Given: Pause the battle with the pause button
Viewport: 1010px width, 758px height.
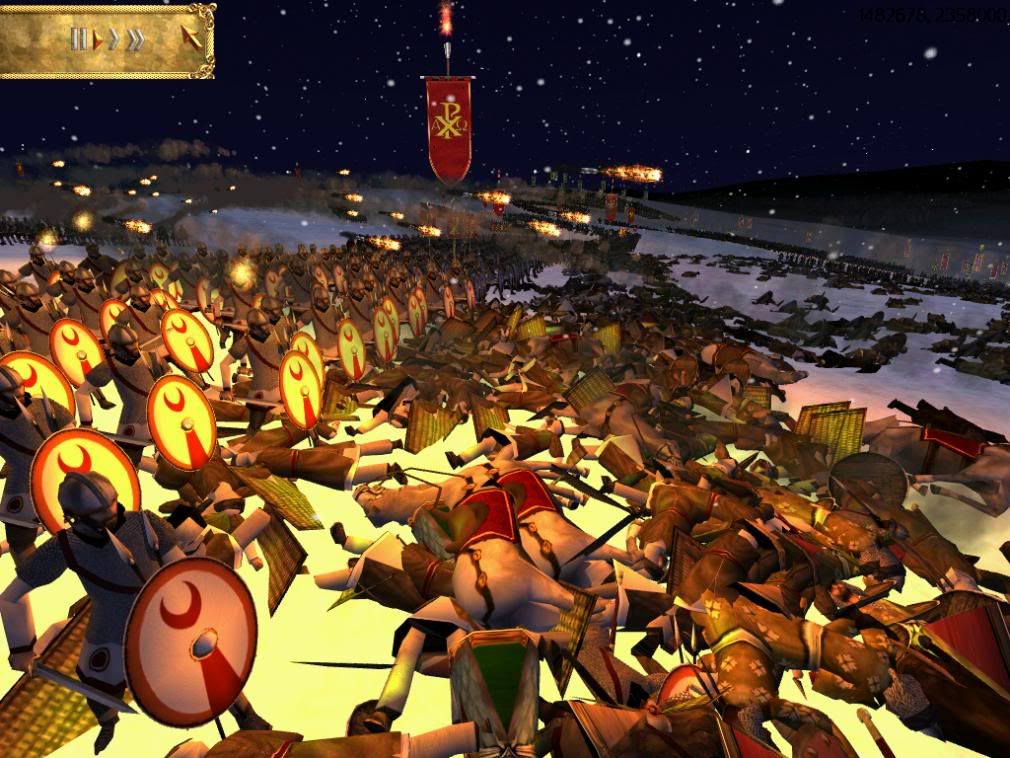Looking at the screenshot, I should [79, 40].
